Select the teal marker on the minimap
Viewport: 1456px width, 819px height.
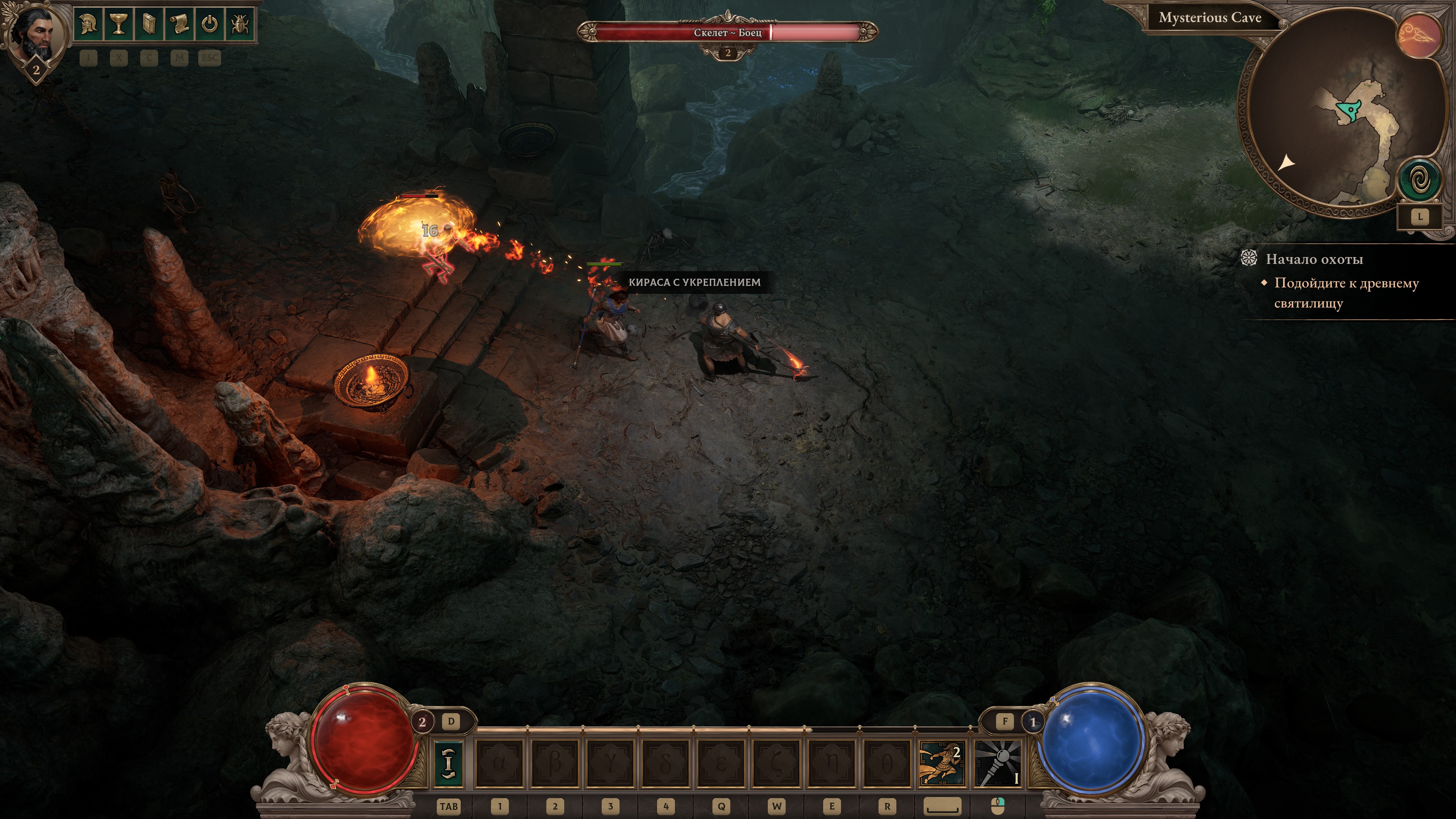pyautogui.click(x=1350, y=111)
